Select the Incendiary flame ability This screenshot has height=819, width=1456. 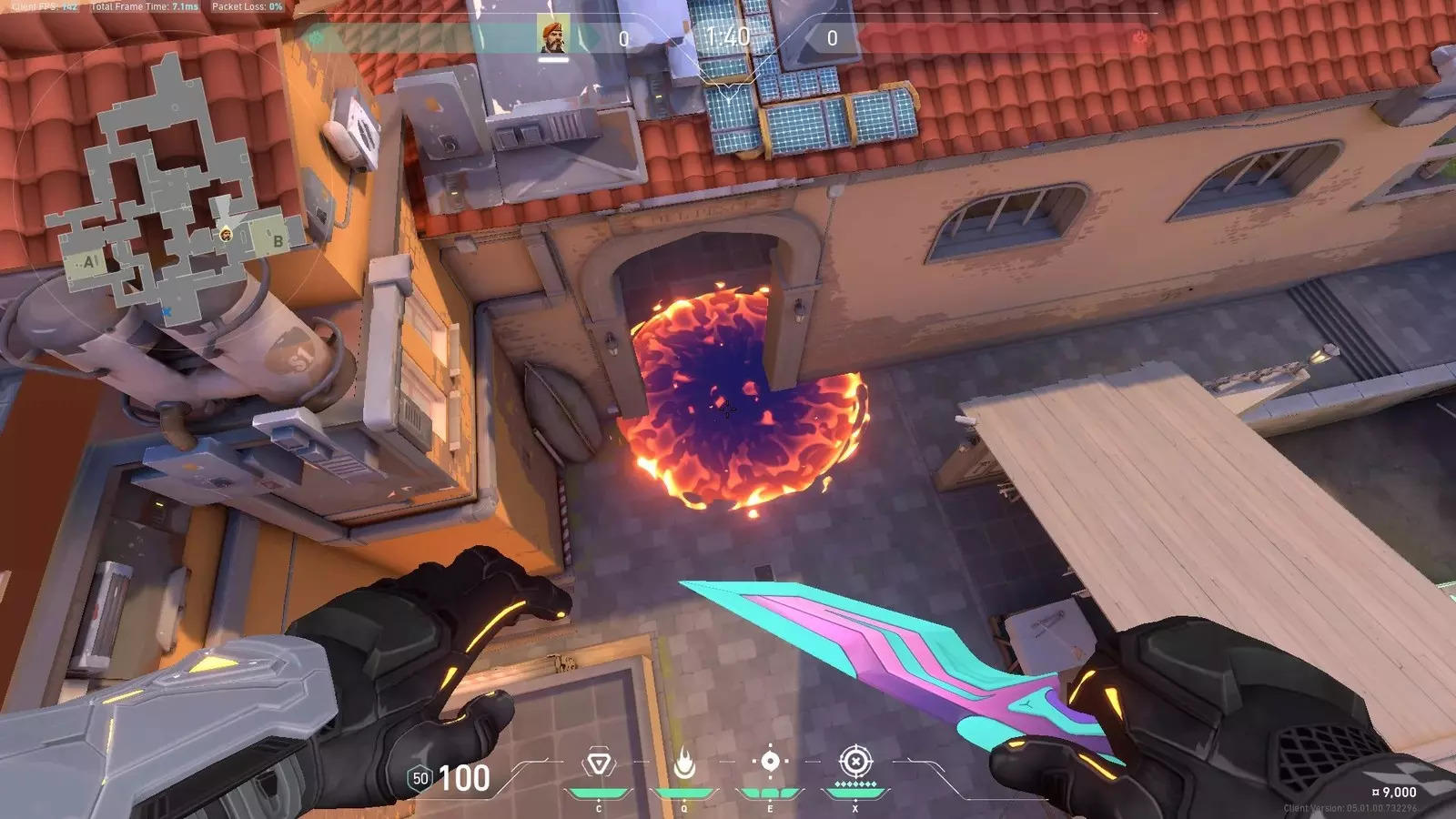(x=684, y=763)
